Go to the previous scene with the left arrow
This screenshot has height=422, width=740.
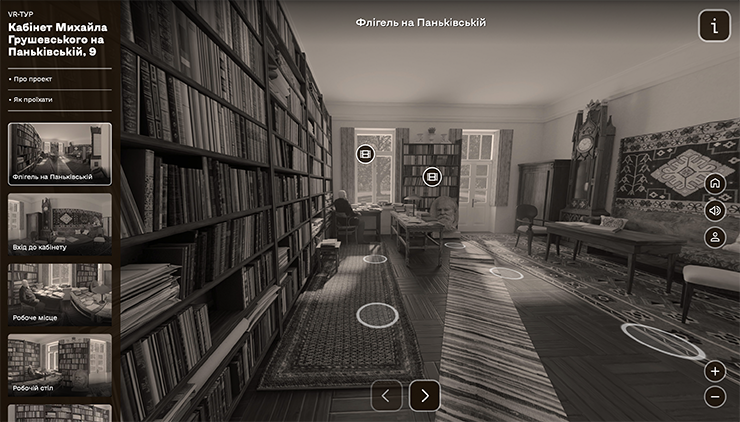[387, 395]
